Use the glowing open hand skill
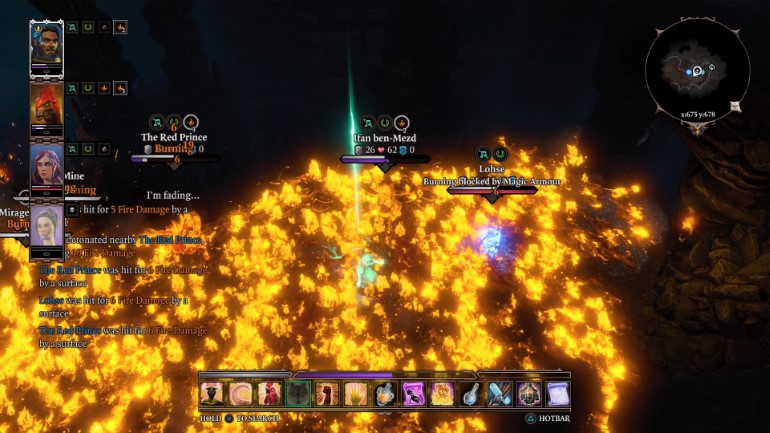 coord(356,394)
